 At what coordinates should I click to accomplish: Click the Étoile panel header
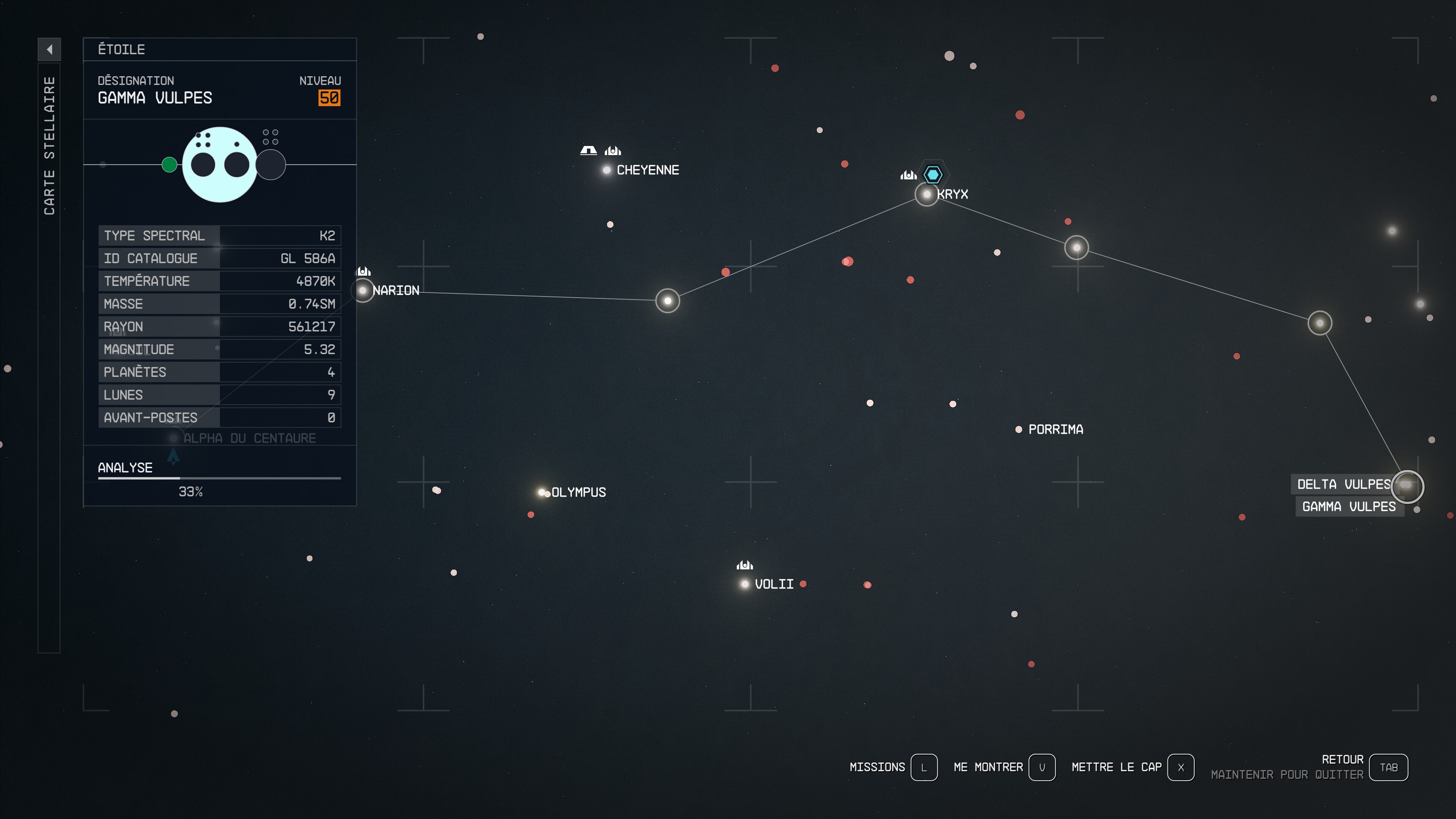(121, 50)
